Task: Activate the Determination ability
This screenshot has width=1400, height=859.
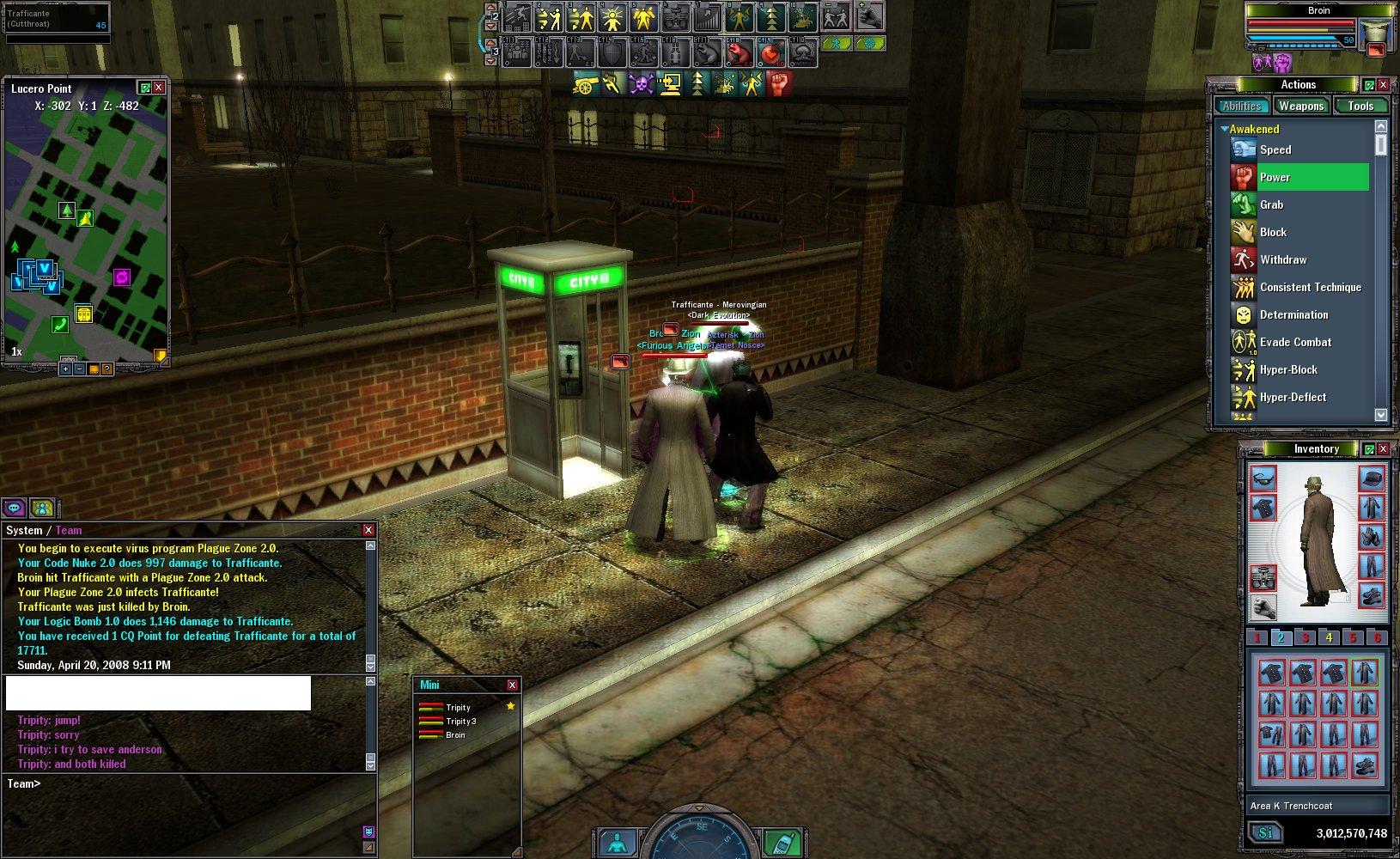Action: click(x=1293, y=314)
